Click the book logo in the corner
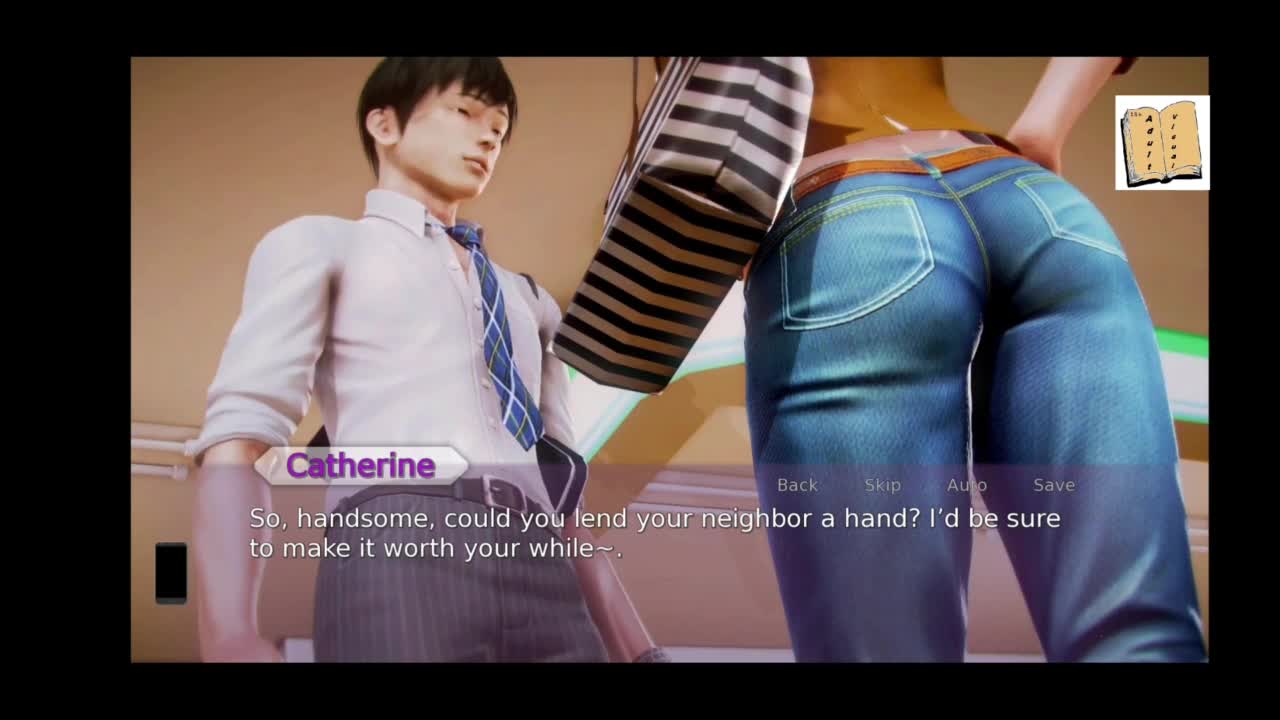This screenshot has width=1280, height=720. coord(1162,143)
